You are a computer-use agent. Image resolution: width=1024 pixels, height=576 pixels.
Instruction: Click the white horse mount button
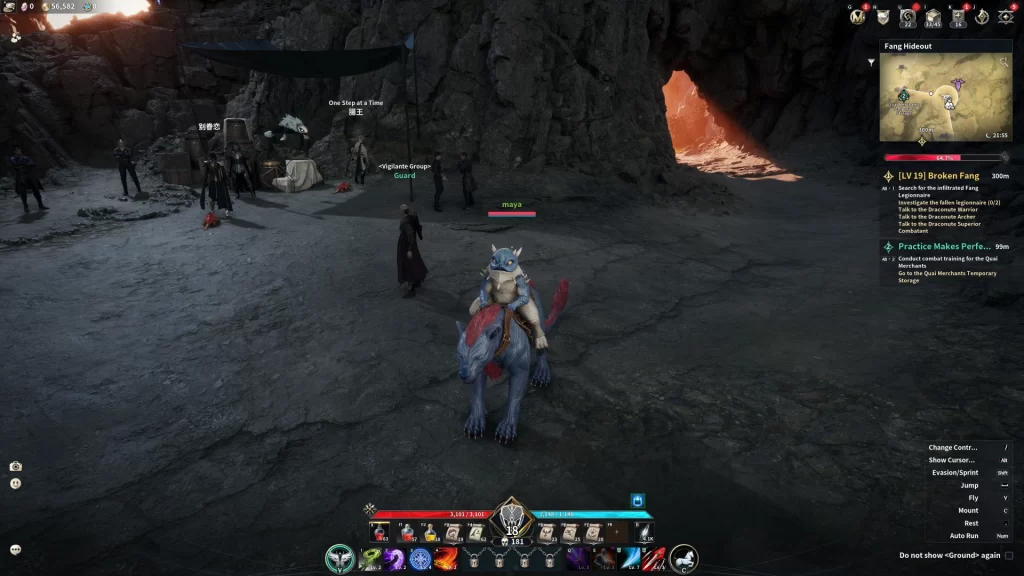pyautogui.click(x=683, y=558)
